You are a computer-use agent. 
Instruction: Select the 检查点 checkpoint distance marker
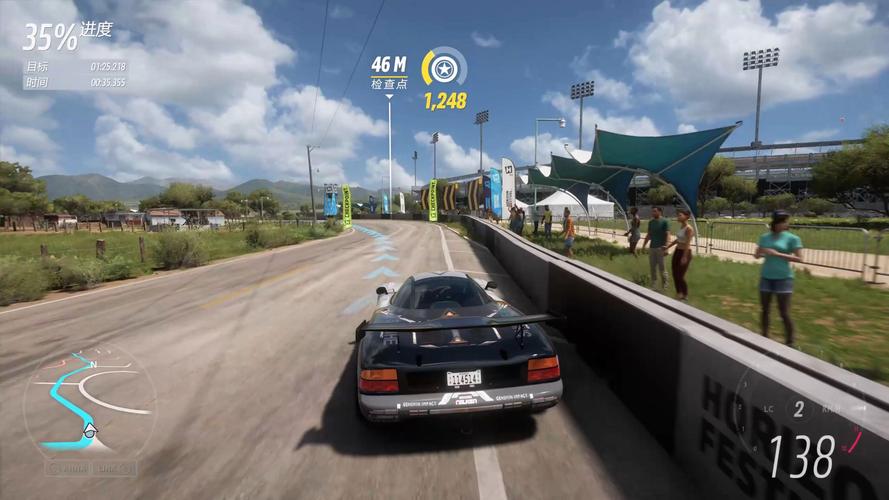pos(389,71)
